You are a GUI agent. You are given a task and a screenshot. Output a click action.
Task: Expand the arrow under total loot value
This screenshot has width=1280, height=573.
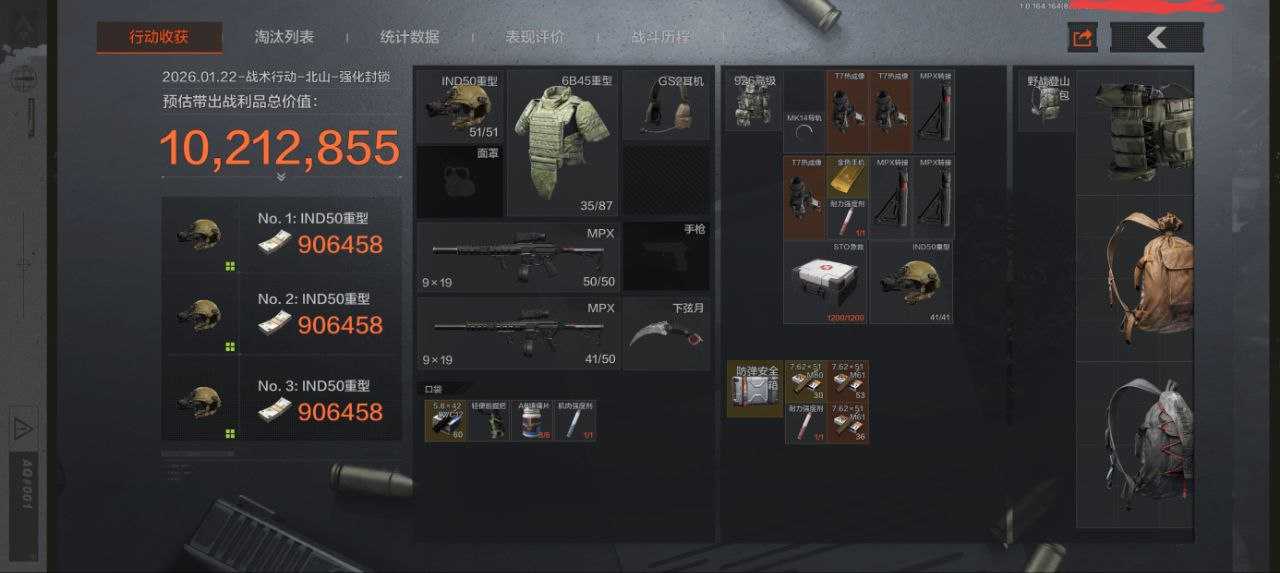[x=280, y=177]
